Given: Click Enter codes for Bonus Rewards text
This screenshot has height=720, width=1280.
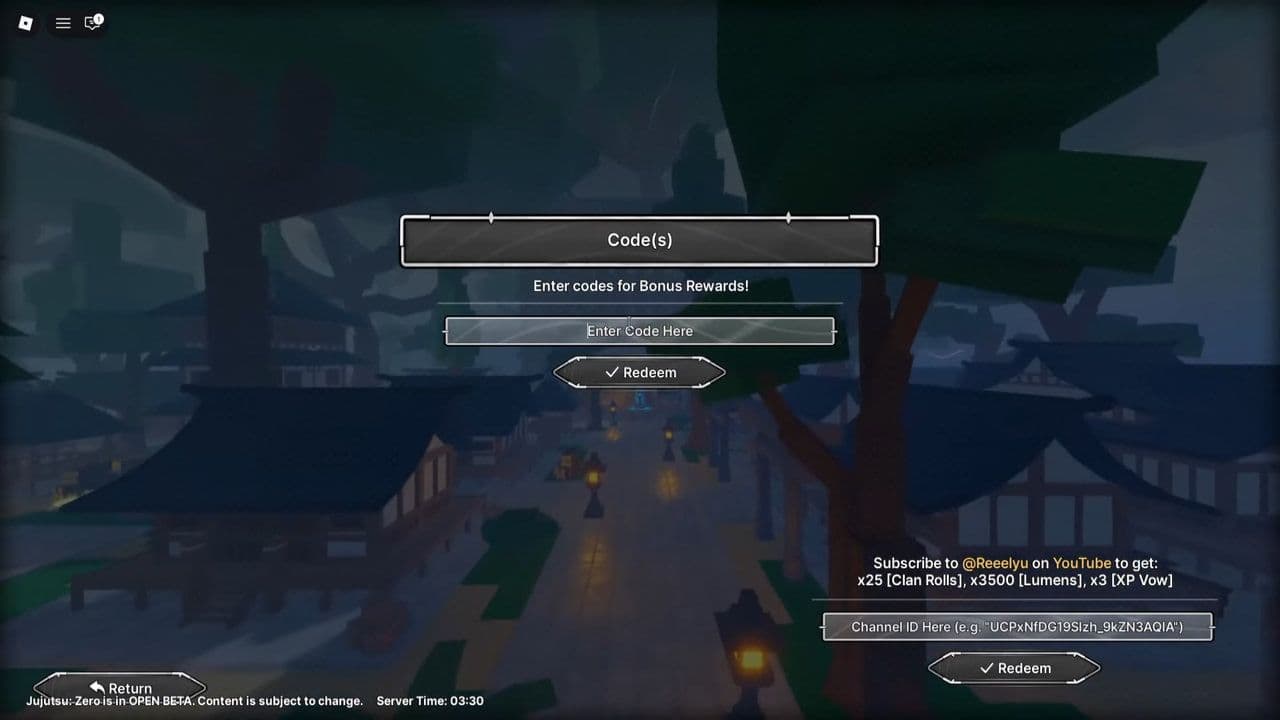Looking at the screenshot, I should coord(640,285).
